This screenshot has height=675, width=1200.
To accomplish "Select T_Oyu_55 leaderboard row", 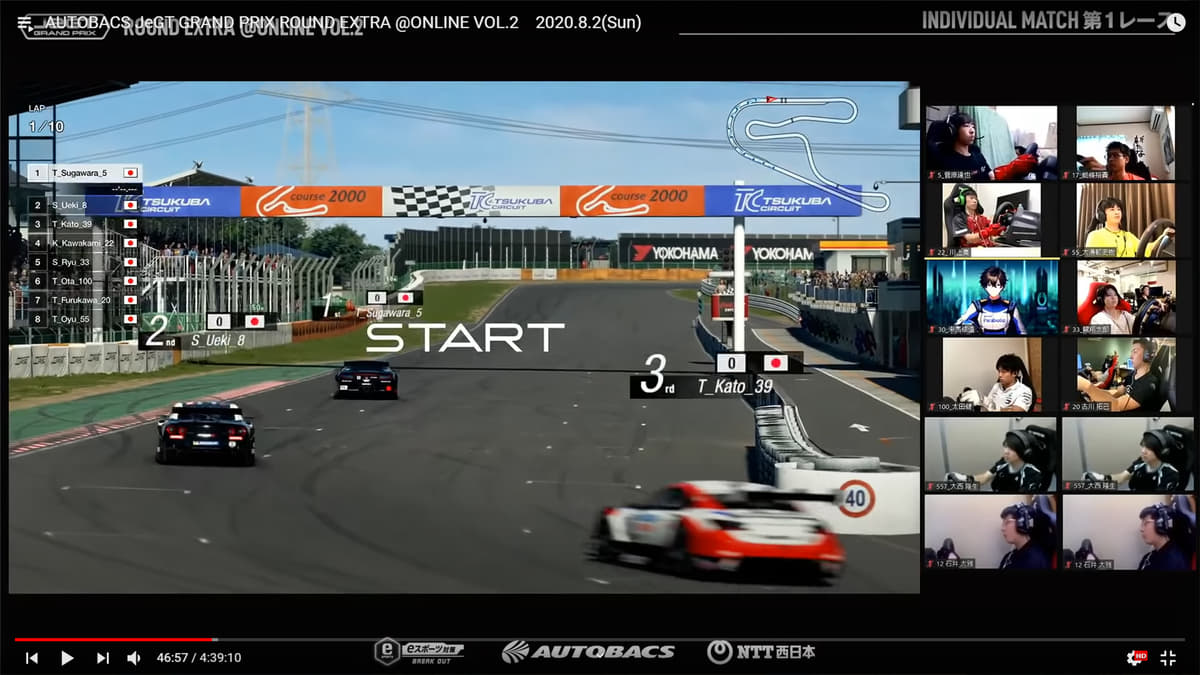I will pos(75,319).
